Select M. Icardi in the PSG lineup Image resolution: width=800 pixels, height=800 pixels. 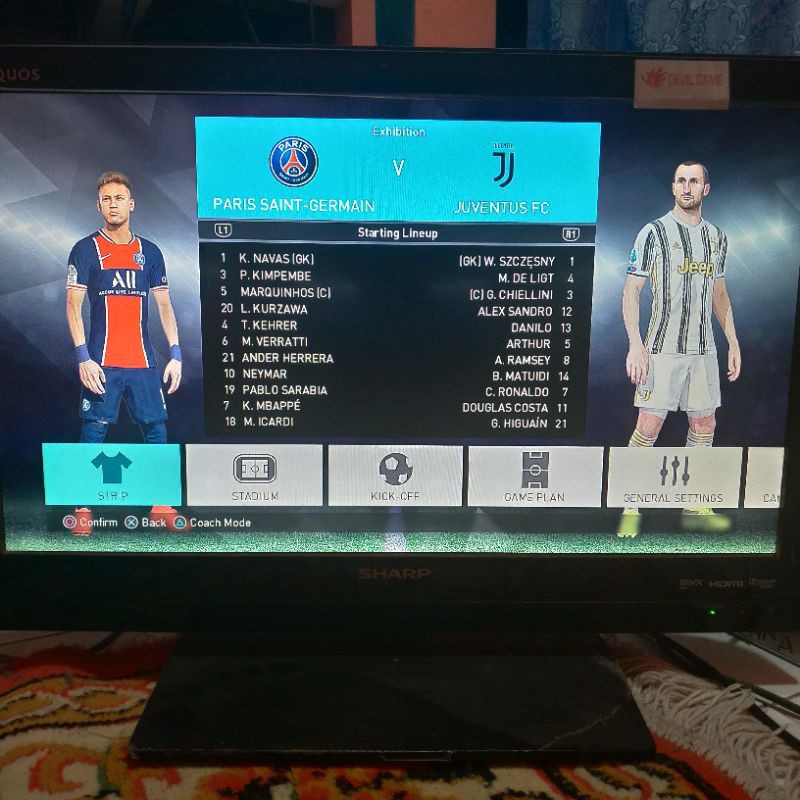pos(268,422)
